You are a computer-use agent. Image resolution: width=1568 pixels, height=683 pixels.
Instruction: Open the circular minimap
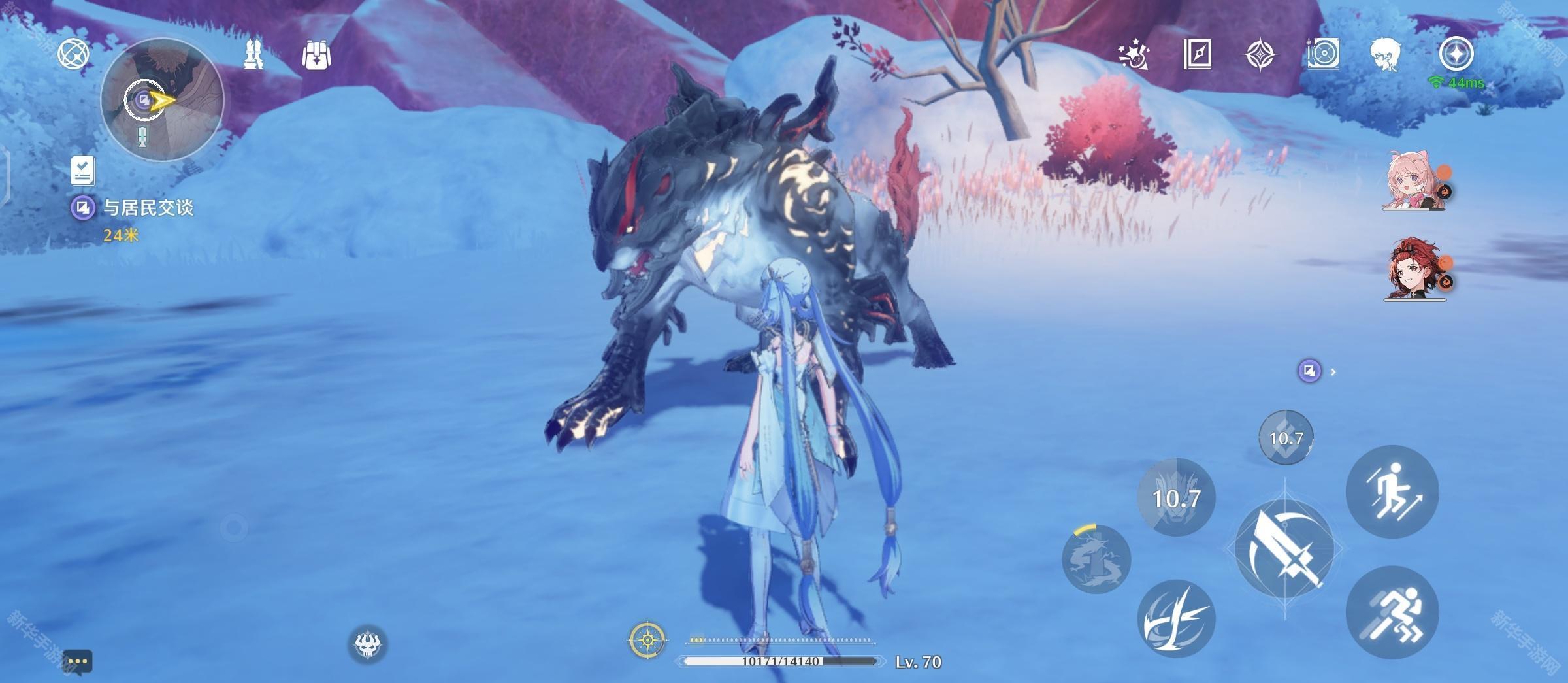162,99
